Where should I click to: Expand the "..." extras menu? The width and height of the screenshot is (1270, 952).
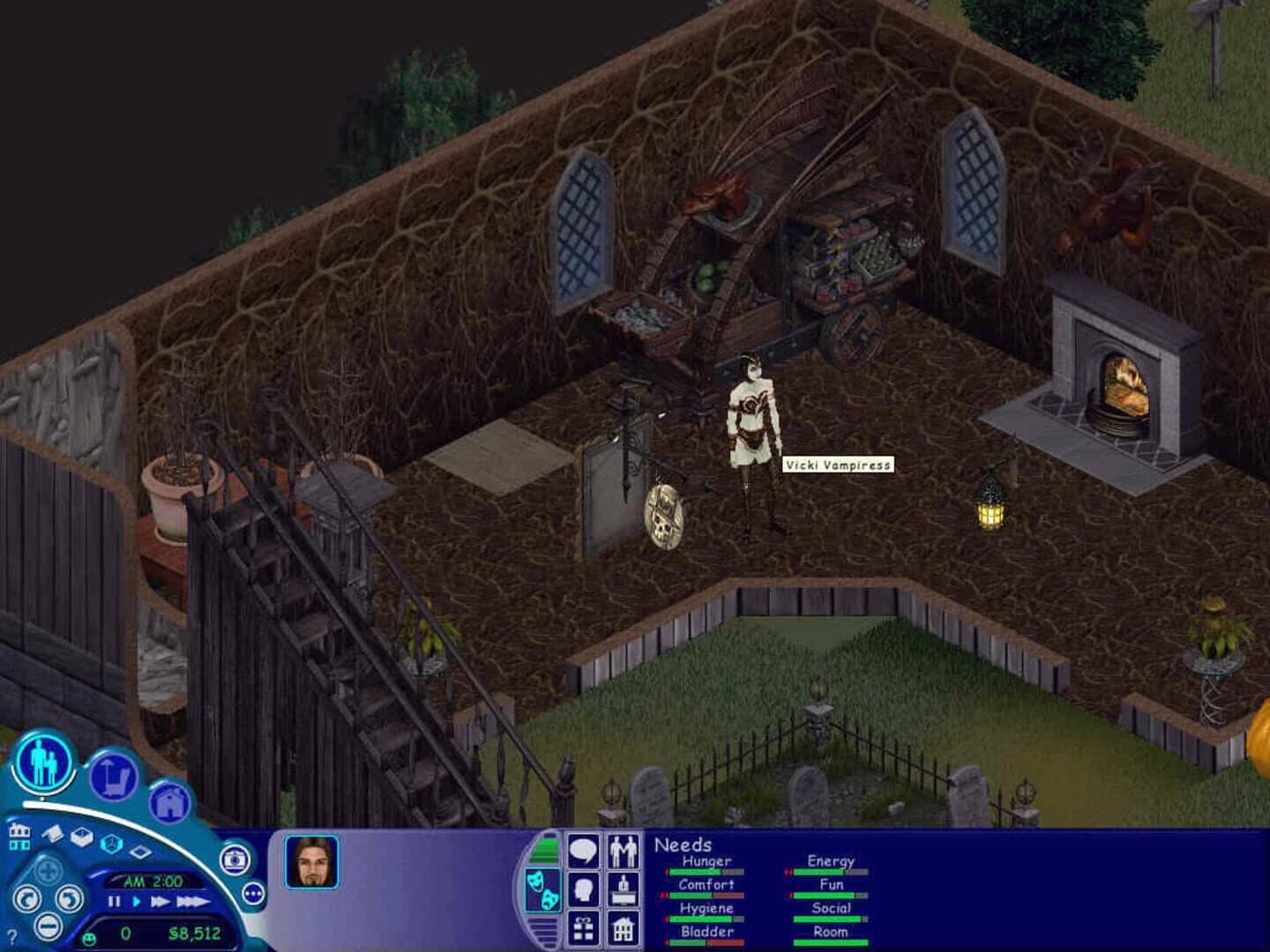point(254,893)
